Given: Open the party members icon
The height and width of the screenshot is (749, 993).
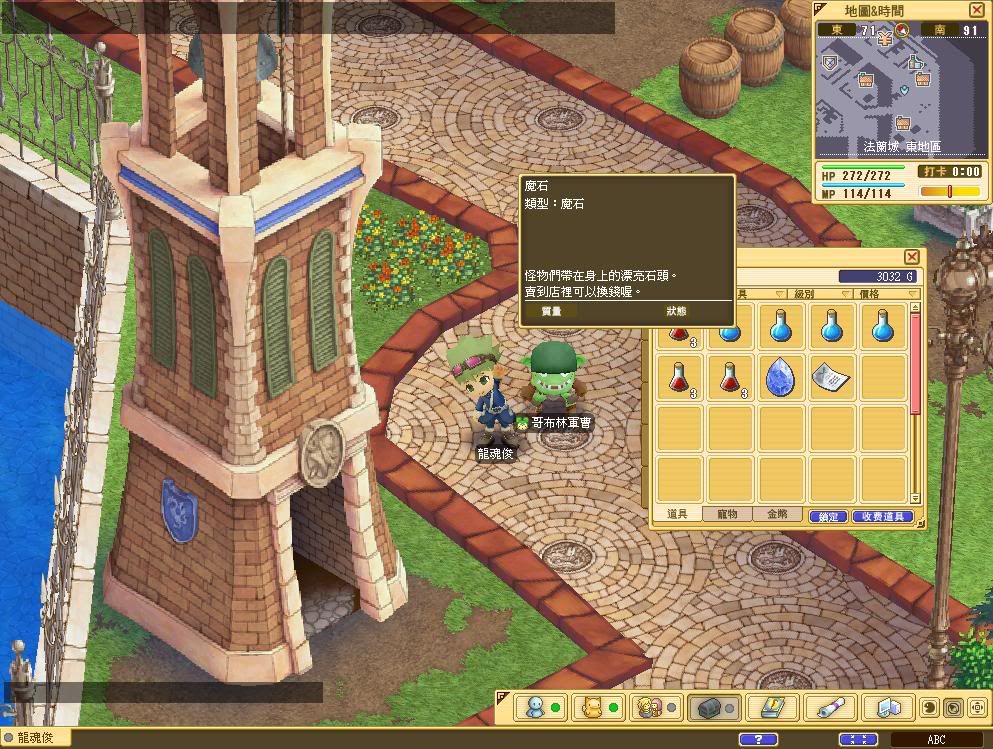Looking at the screenshot, I should 650,707.
